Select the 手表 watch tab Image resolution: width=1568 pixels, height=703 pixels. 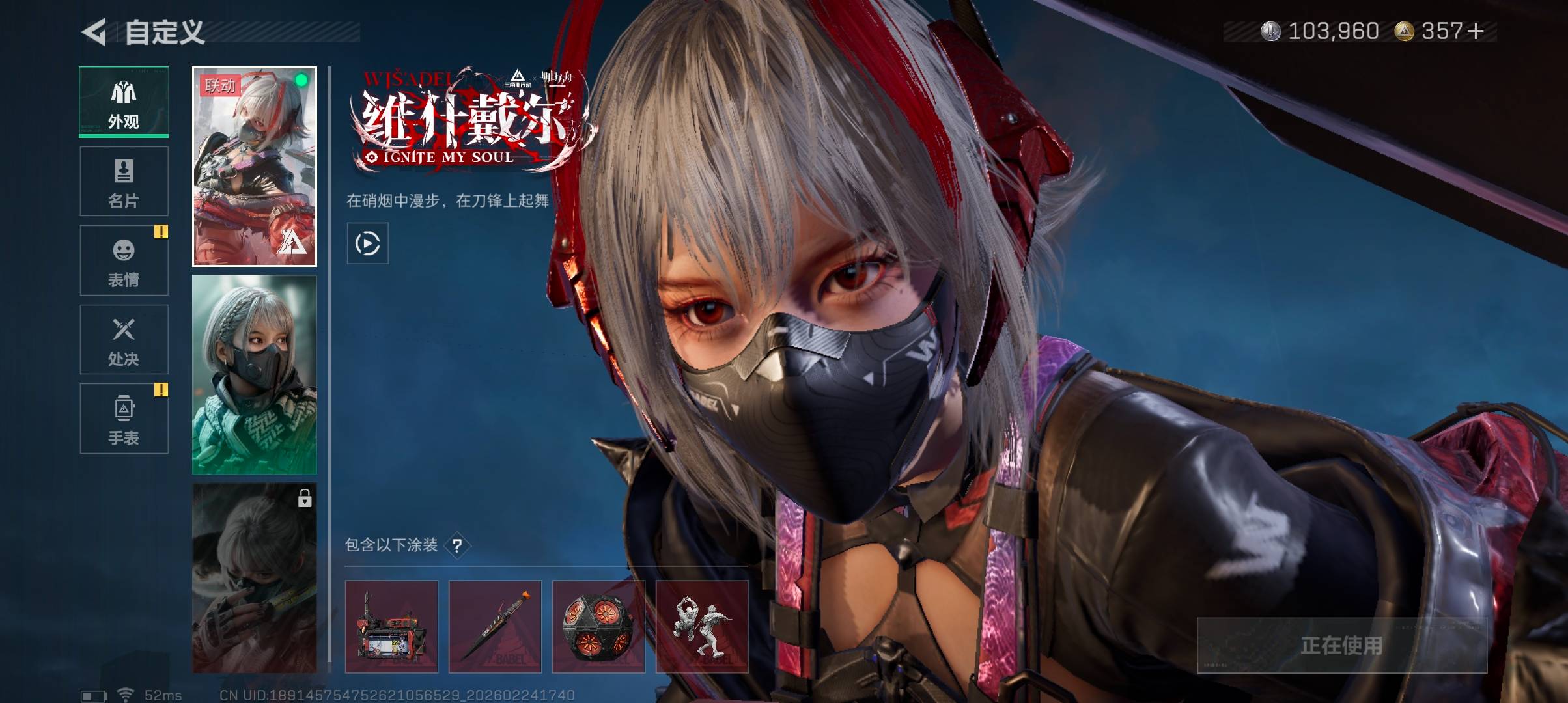tap(124, 419)
